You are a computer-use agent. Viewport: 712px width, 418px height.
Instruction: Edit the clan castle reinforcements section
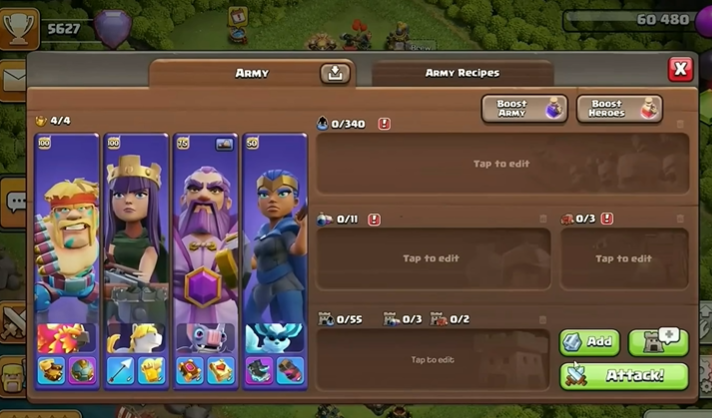tap(433, 359)
